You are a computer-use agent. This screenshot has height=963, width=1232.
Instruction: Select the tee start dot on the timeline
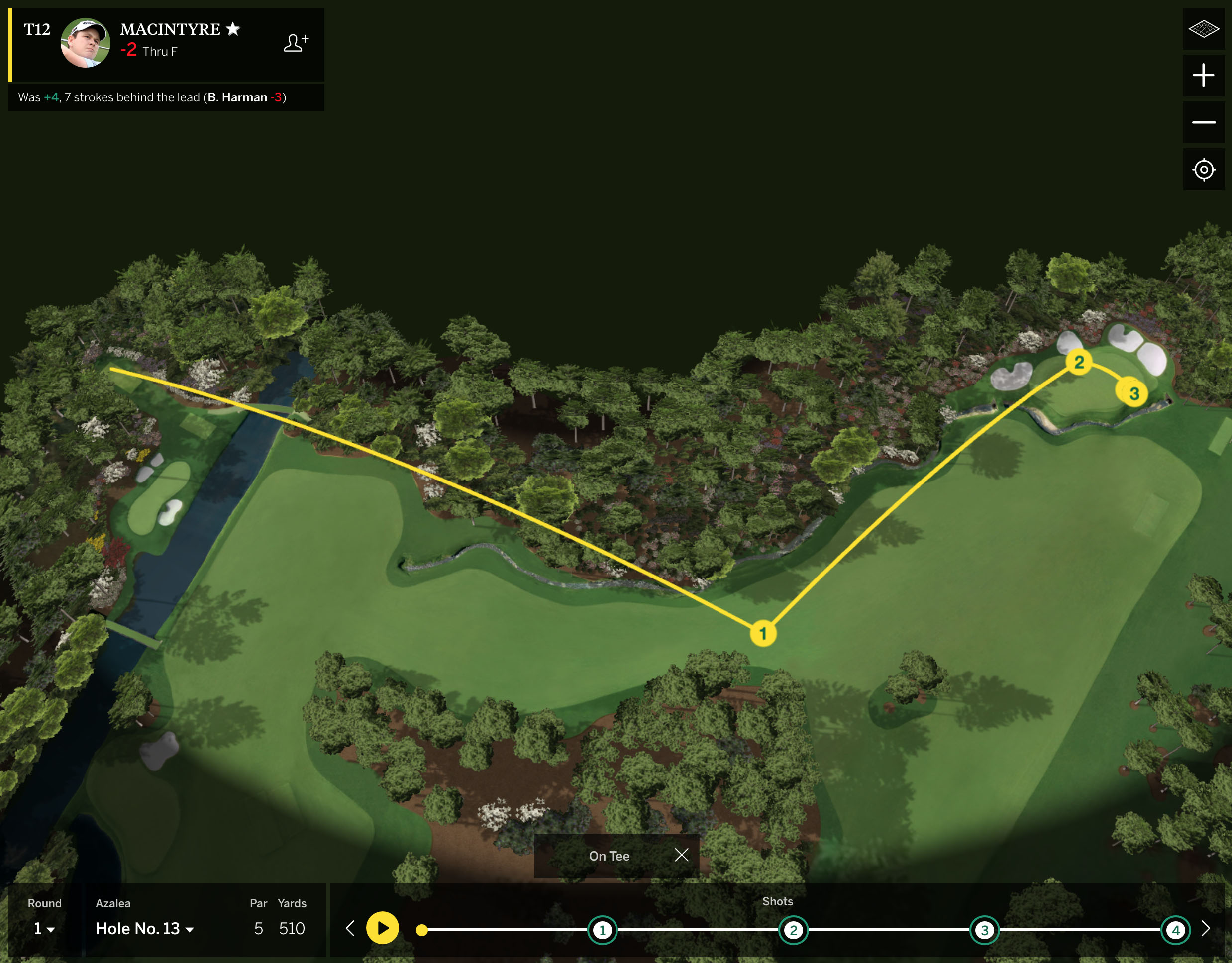[421, 930]
